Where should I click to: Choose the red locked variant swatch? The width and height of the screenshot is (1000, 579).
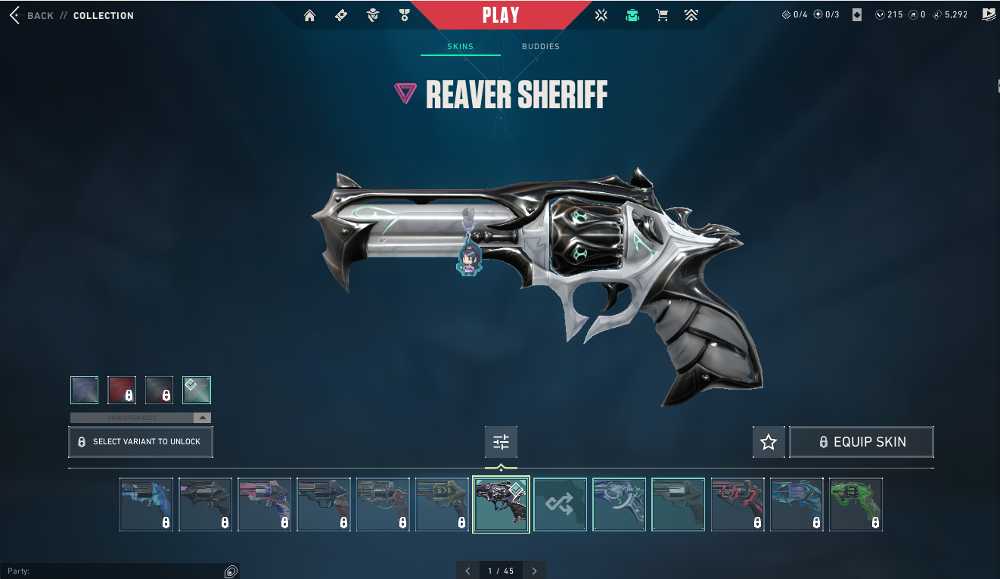coord(122,390)
